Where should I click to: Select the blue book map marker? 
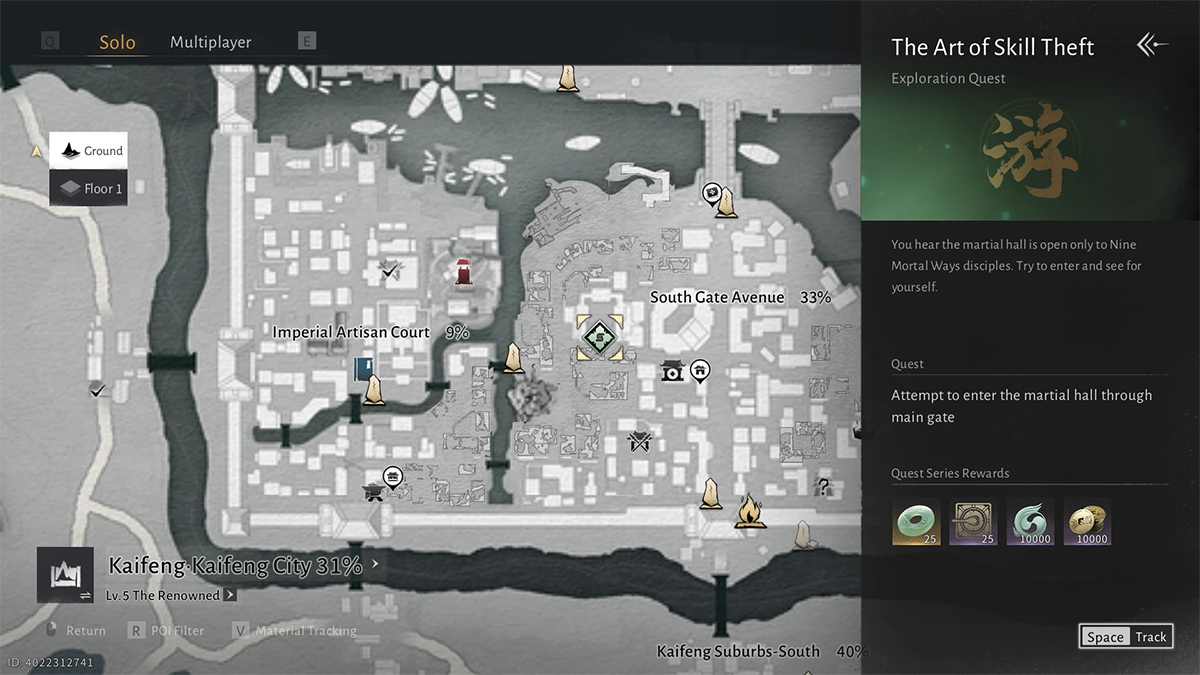click(362, 369)
